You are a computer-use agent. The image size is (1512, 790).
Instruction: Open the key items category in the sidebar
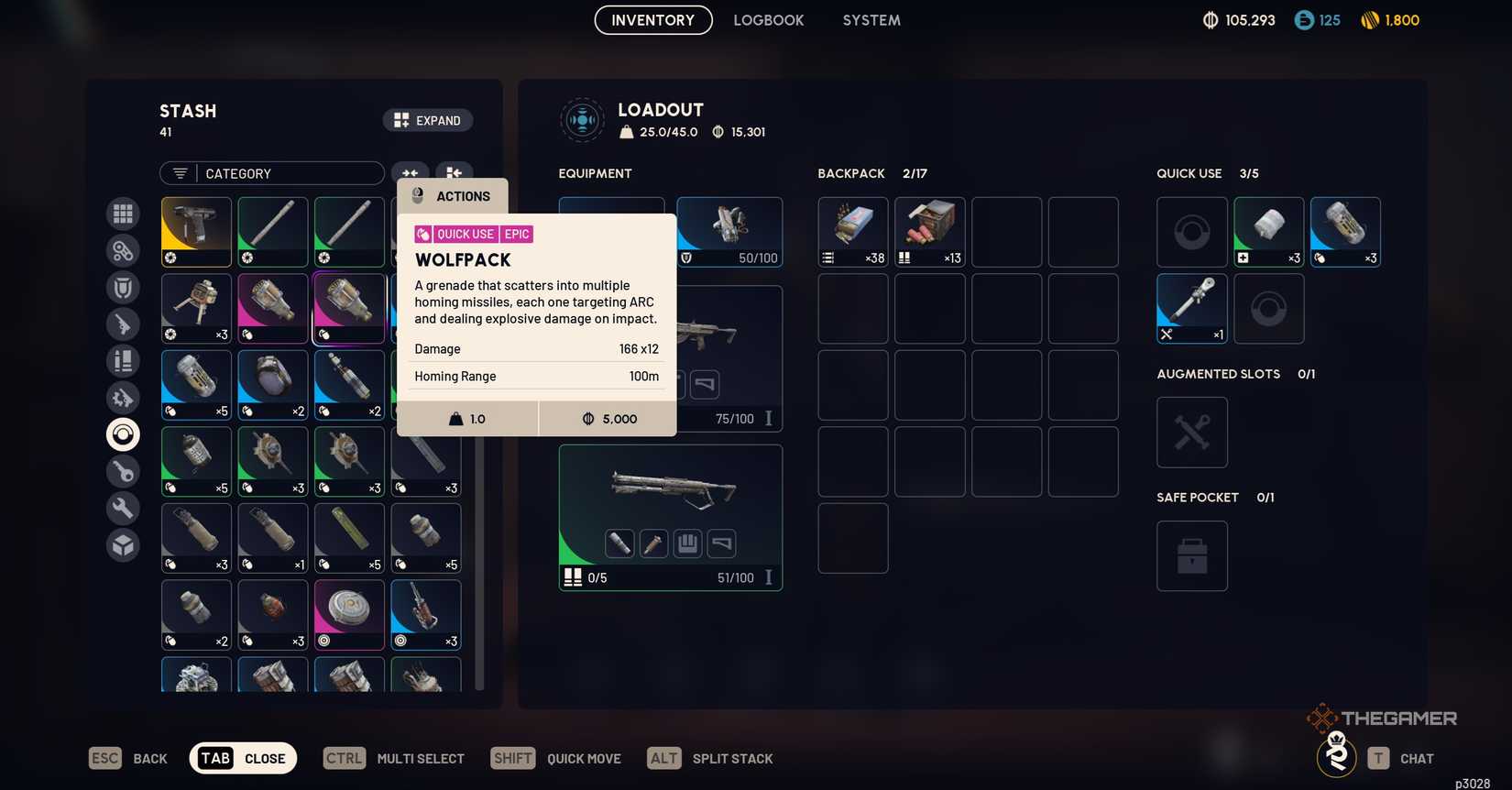pyautogui.click(x=123, y=471)
